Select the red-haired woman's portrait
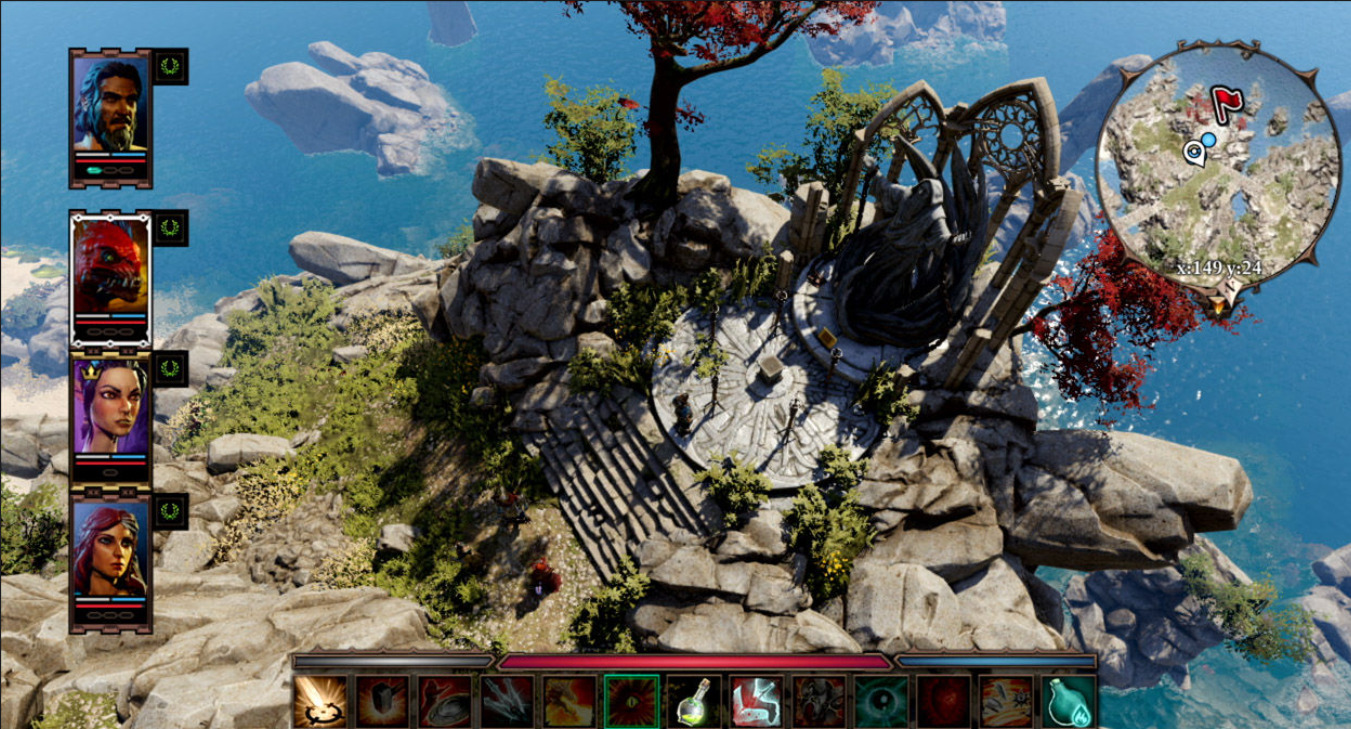Image resolution: width=1351 pixels, height=729 pixels. coord(110,549)
